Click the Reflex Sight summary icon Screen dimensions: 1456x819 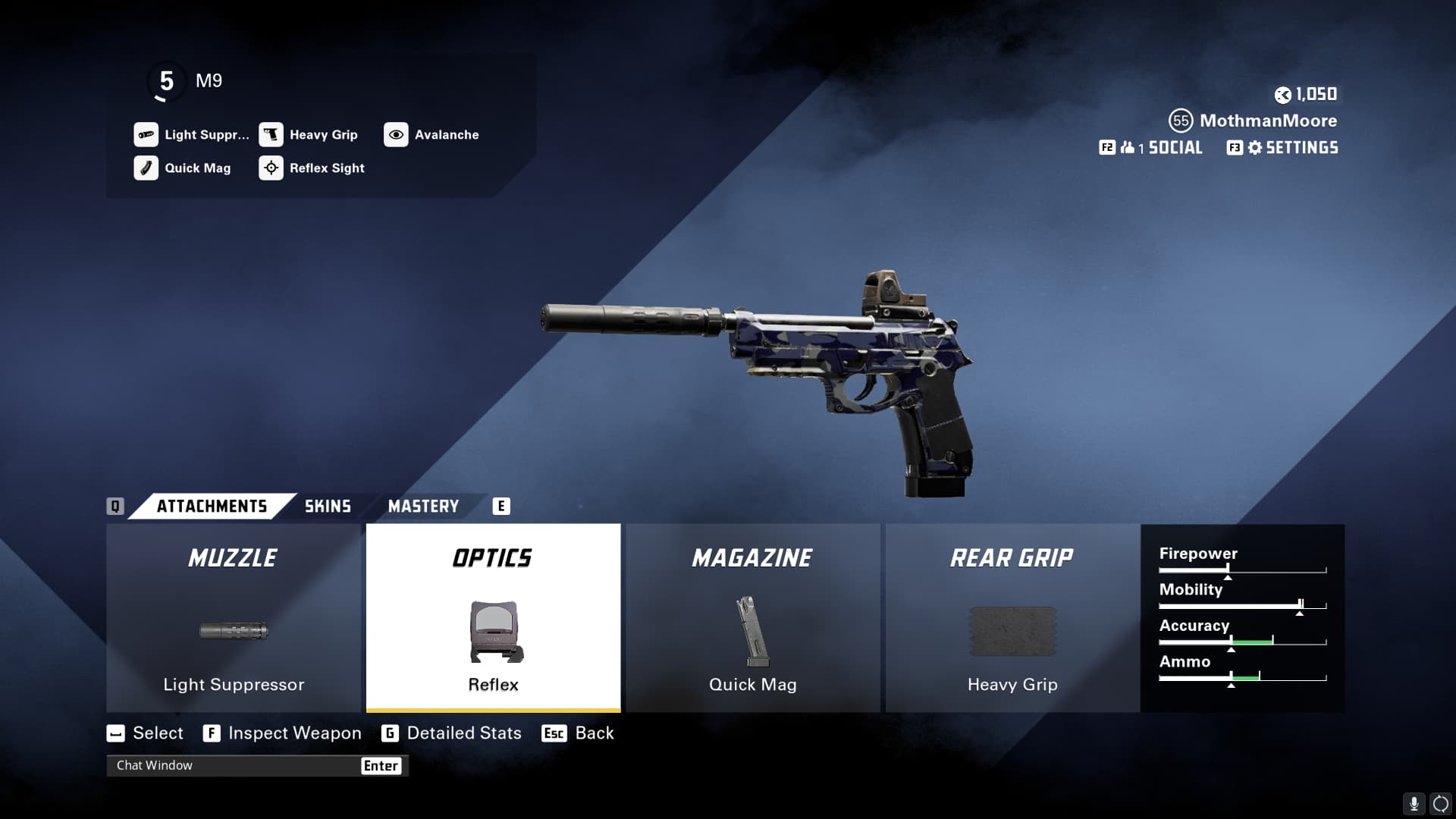pos(271,168)
